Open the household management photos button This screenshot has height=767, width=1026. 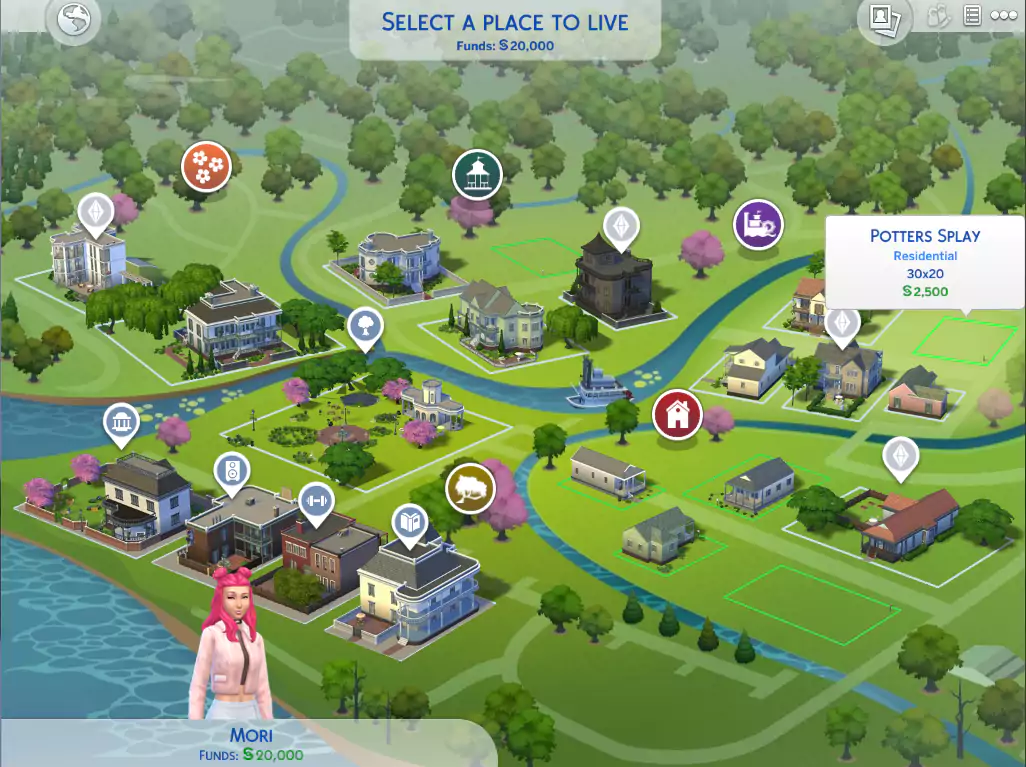[x=882, y=18]
